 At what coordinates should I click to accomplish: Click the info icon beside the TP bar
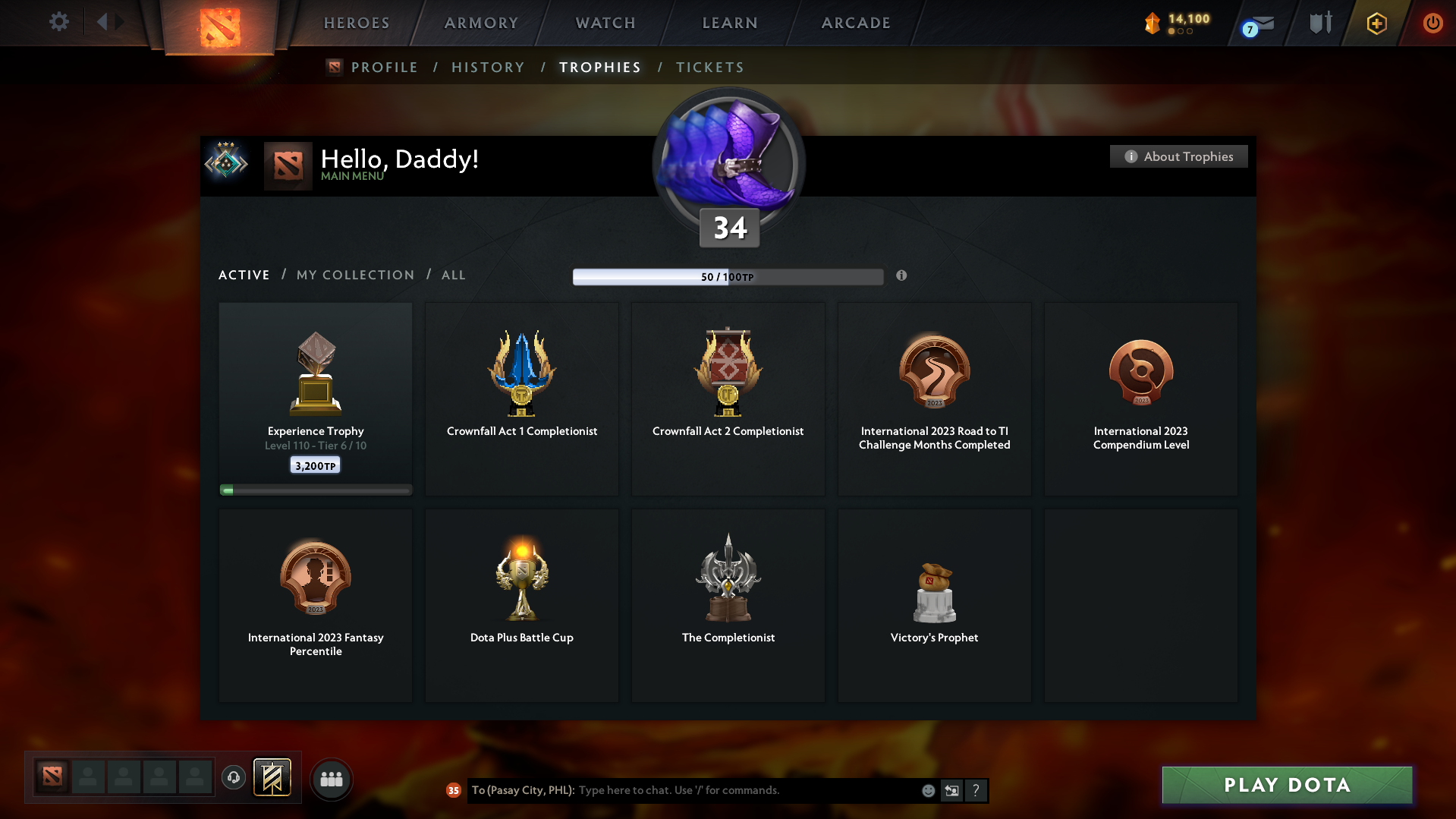[x=902, y=276]
